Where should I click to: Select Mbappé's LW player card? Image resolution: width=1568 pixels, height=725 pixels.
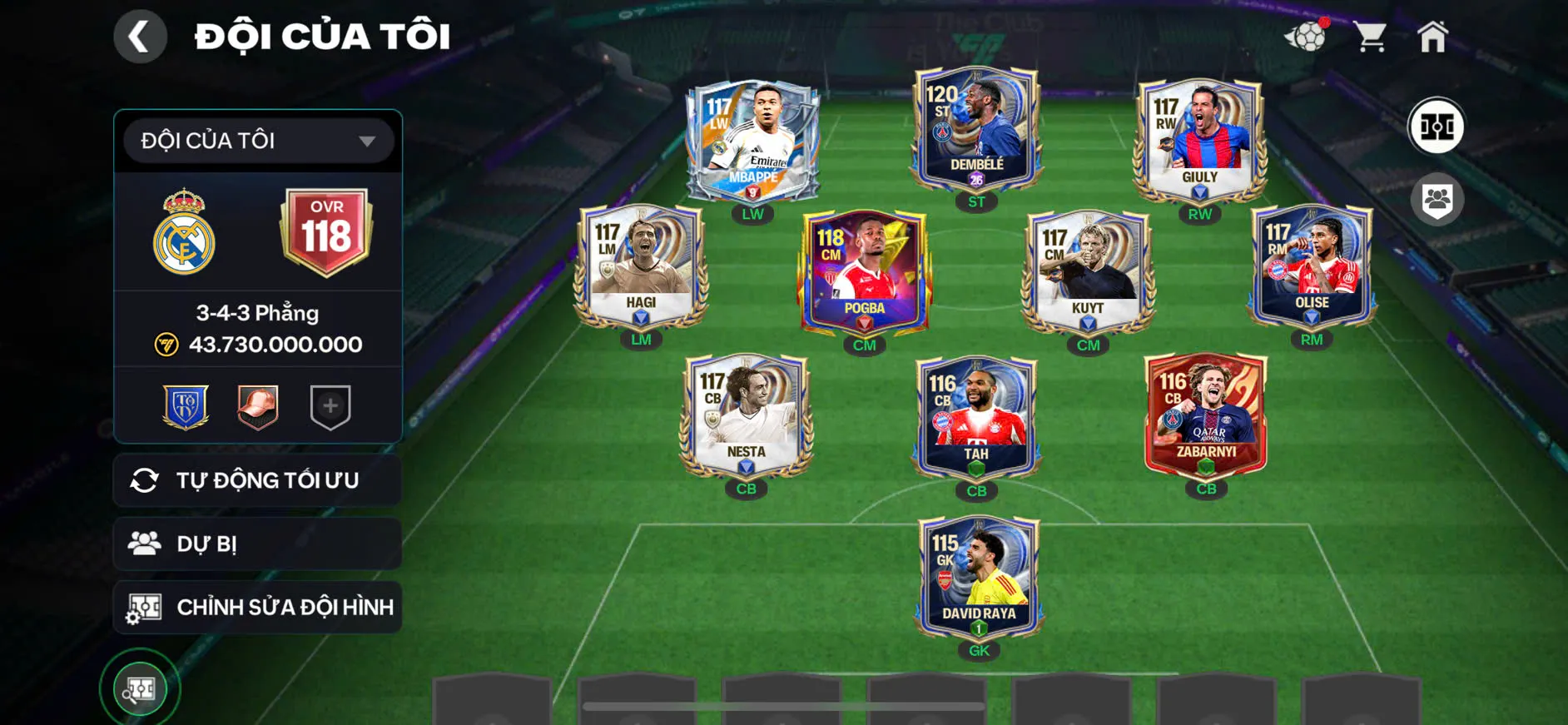(x=752, y=142)
